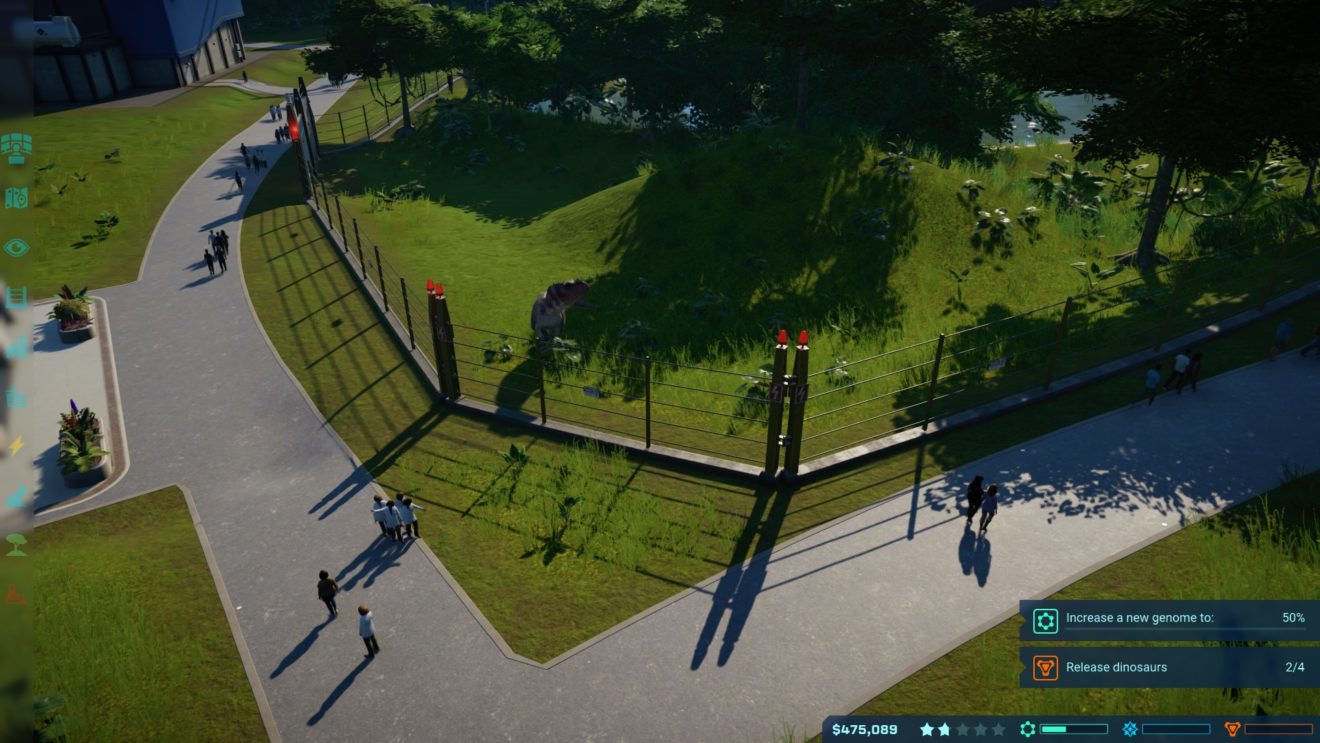
Task: Open the island map view
Action: pos(16,198)
